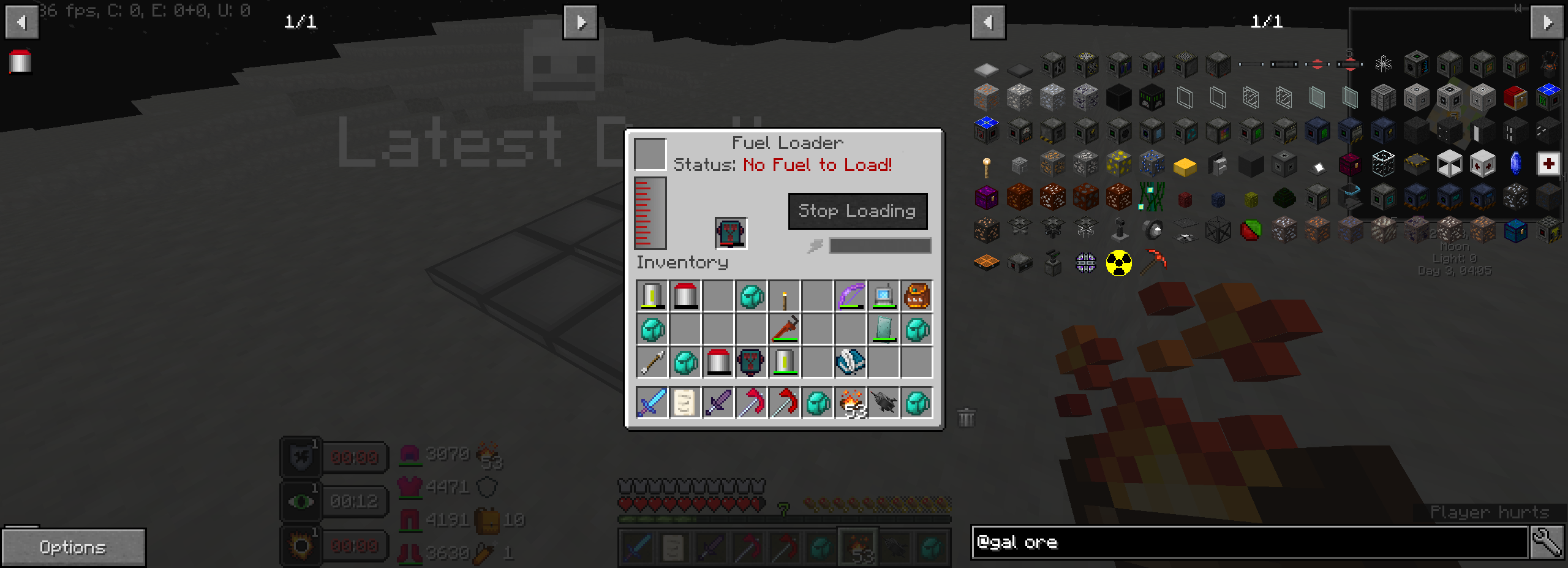Select the red Desh pickaxe item
This screenshot has height=568, width=1568.
coord(1153,262)
